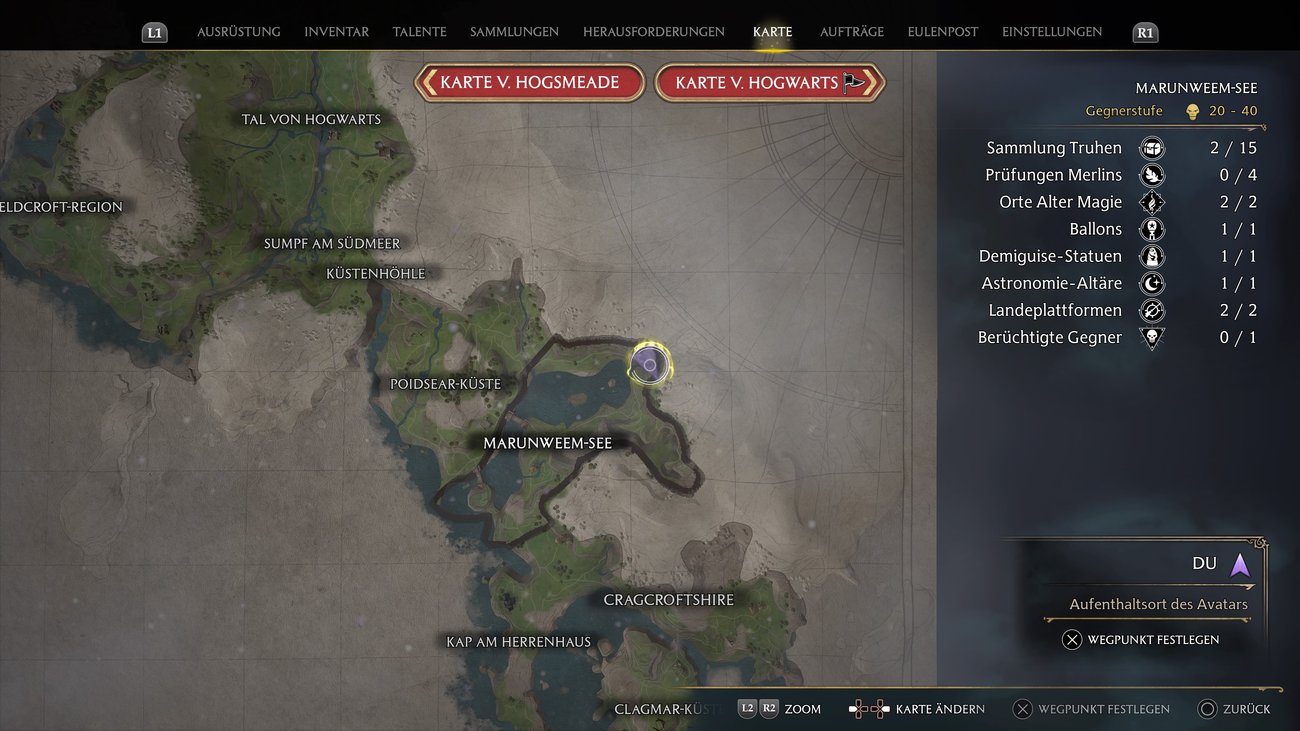
Task: Select the Sammlung Truhen chest icon
Action: coord(1152,147)
